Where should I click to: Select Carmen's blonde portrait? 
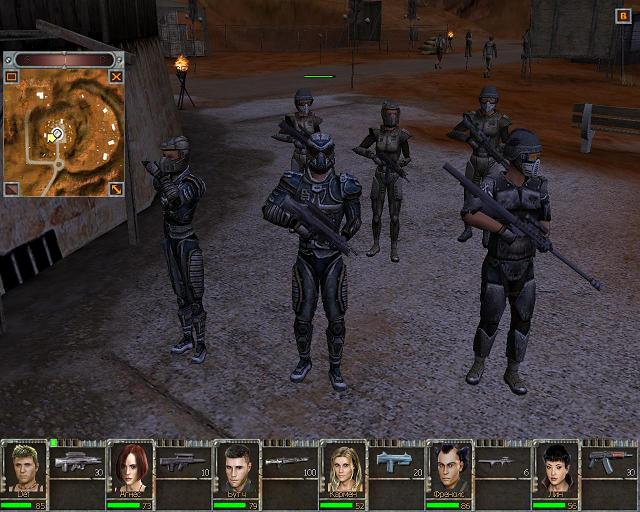click(x=343, y=467)
